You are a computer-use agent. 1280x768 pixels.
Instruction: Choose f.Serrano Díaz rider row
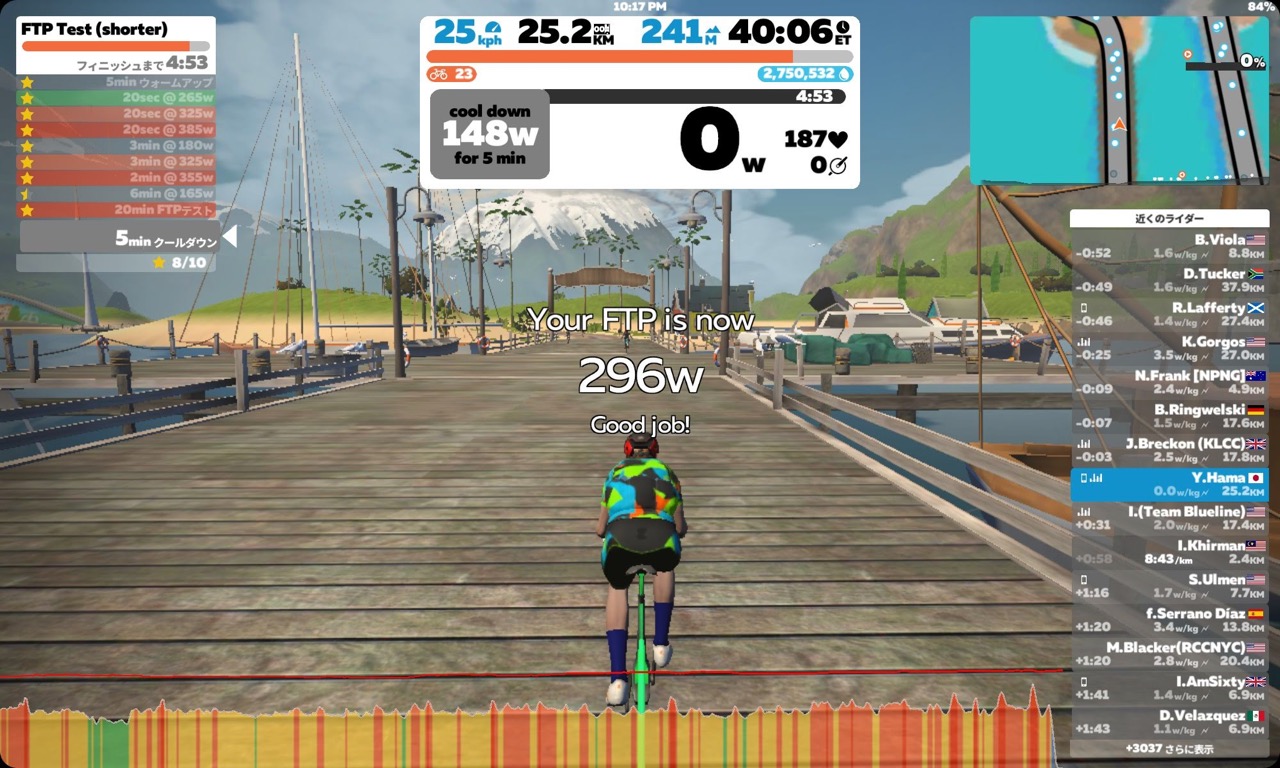click(x=1169, y=620)
